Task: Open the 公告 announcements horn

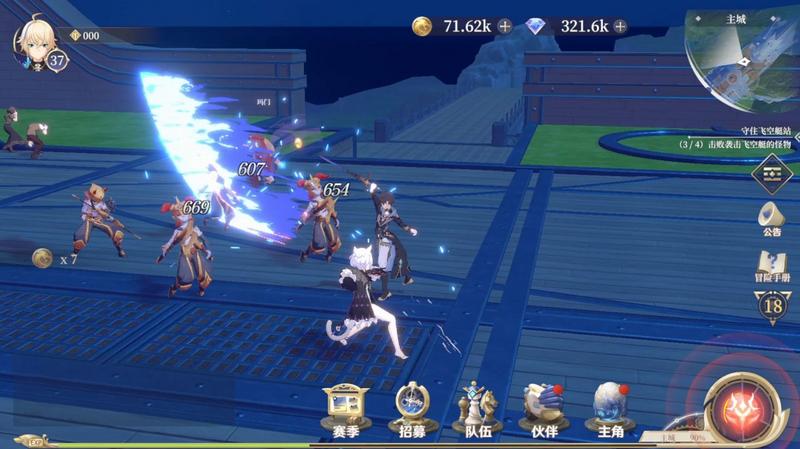Action: (x=771, y=217)
